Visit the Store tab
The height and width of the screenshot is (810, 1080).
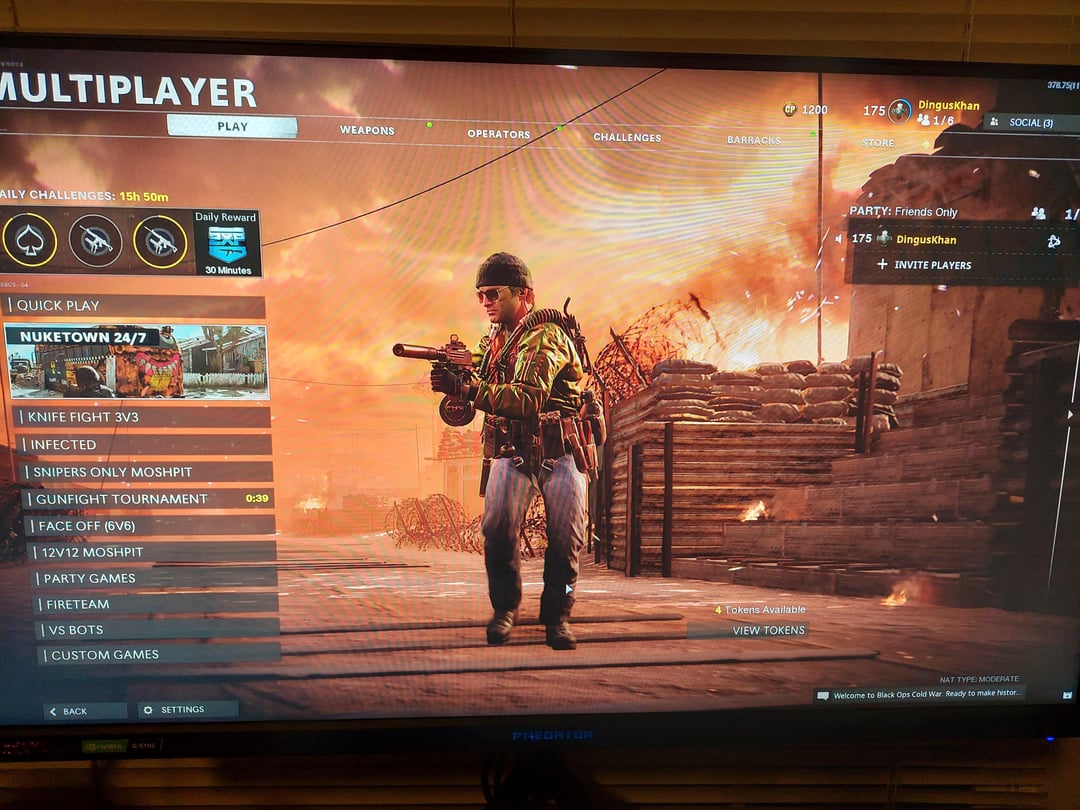(x=878, y=143)
